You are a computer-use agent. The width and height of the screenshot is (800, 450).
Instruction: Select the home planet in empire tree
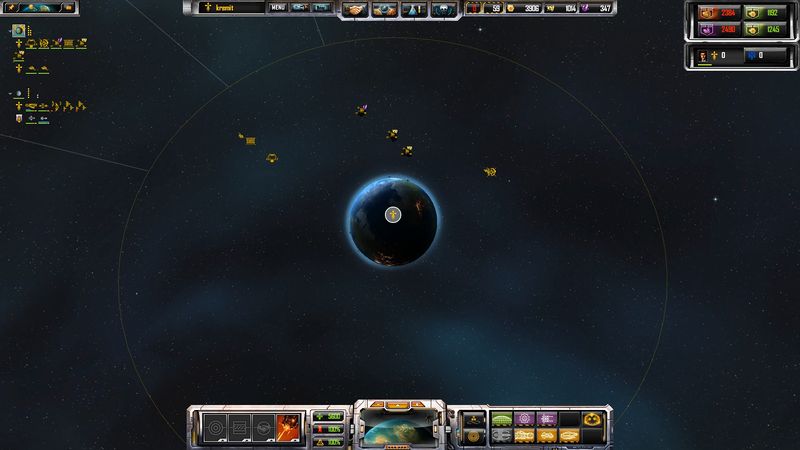coord(18,31)
